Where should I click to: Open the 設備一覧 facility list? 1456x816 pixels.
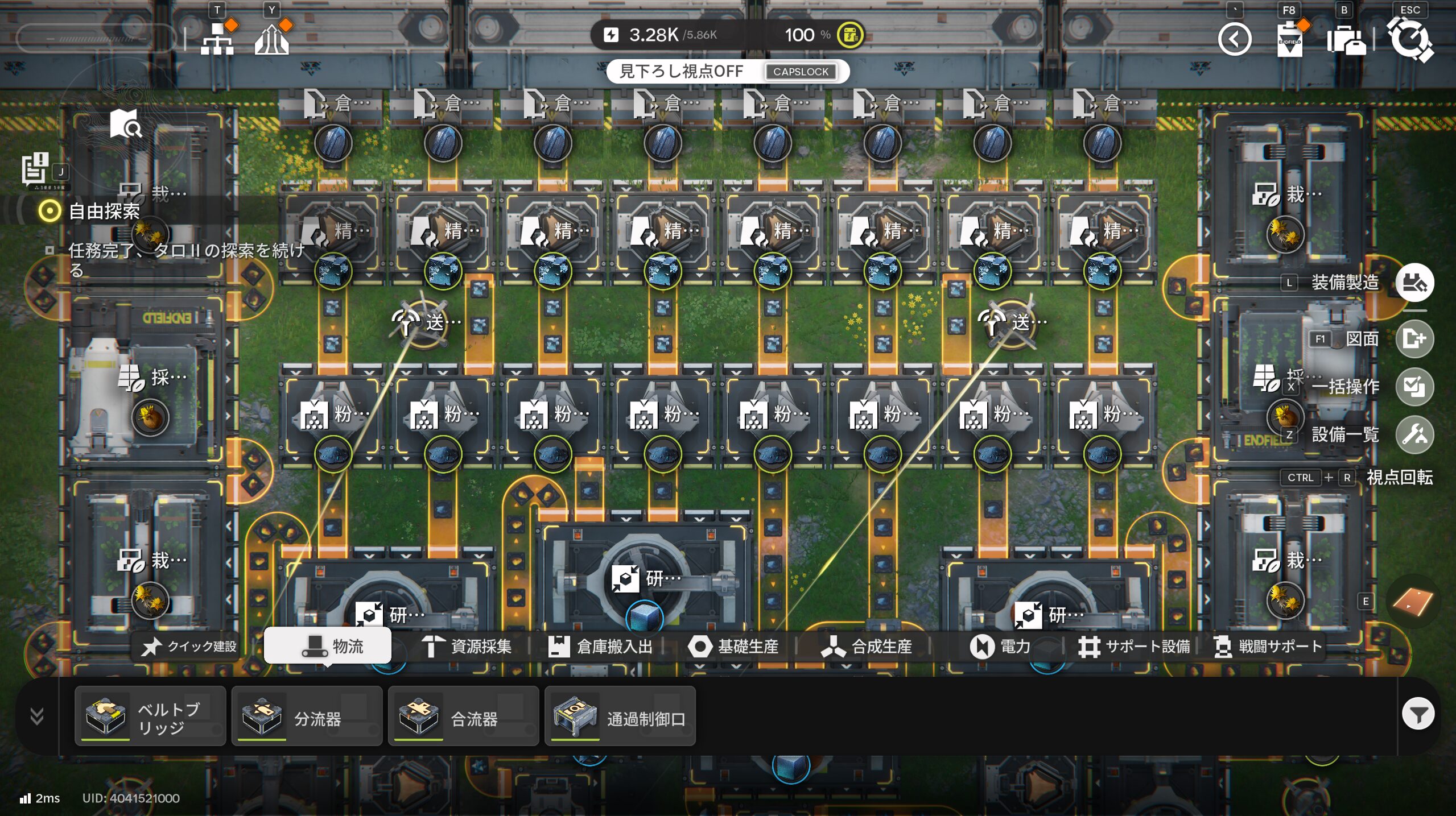pyautogui.click(x=1414, y=435)
